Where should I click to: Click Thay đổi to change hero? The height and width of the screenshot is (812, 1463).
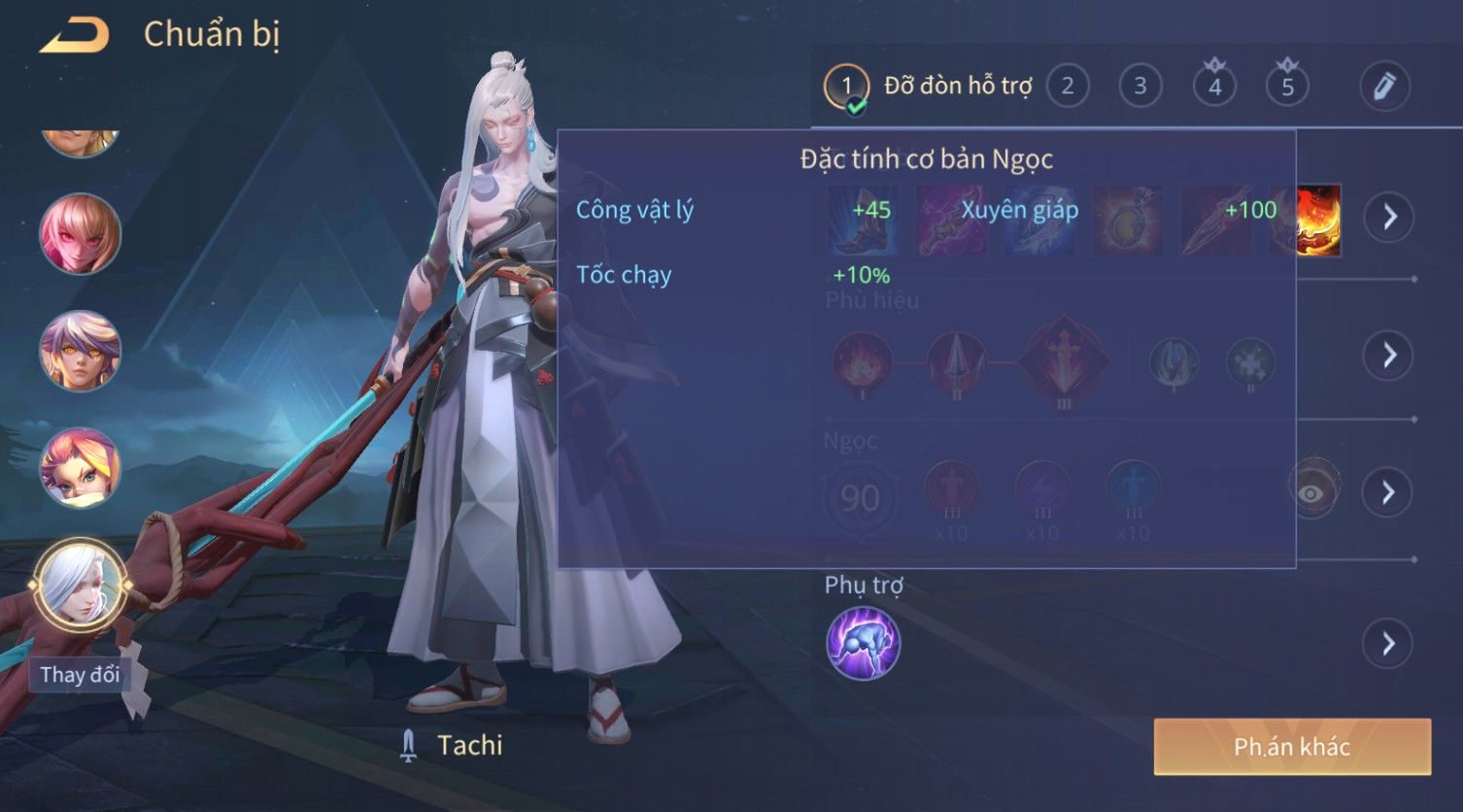80,674
